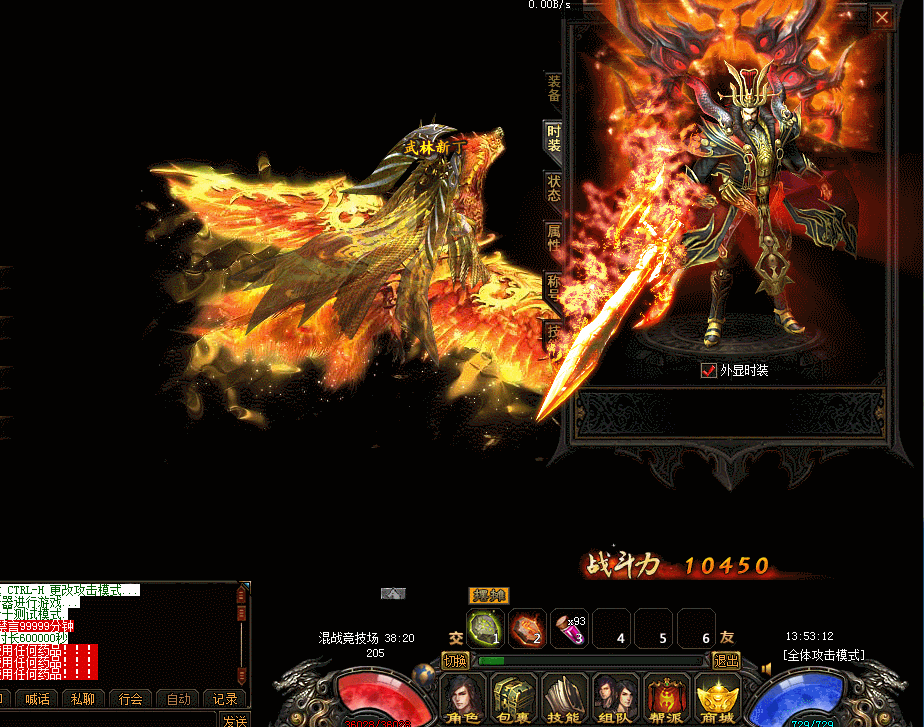
Task: Use the item in hotbar slot 1
Action: (486, 628)
